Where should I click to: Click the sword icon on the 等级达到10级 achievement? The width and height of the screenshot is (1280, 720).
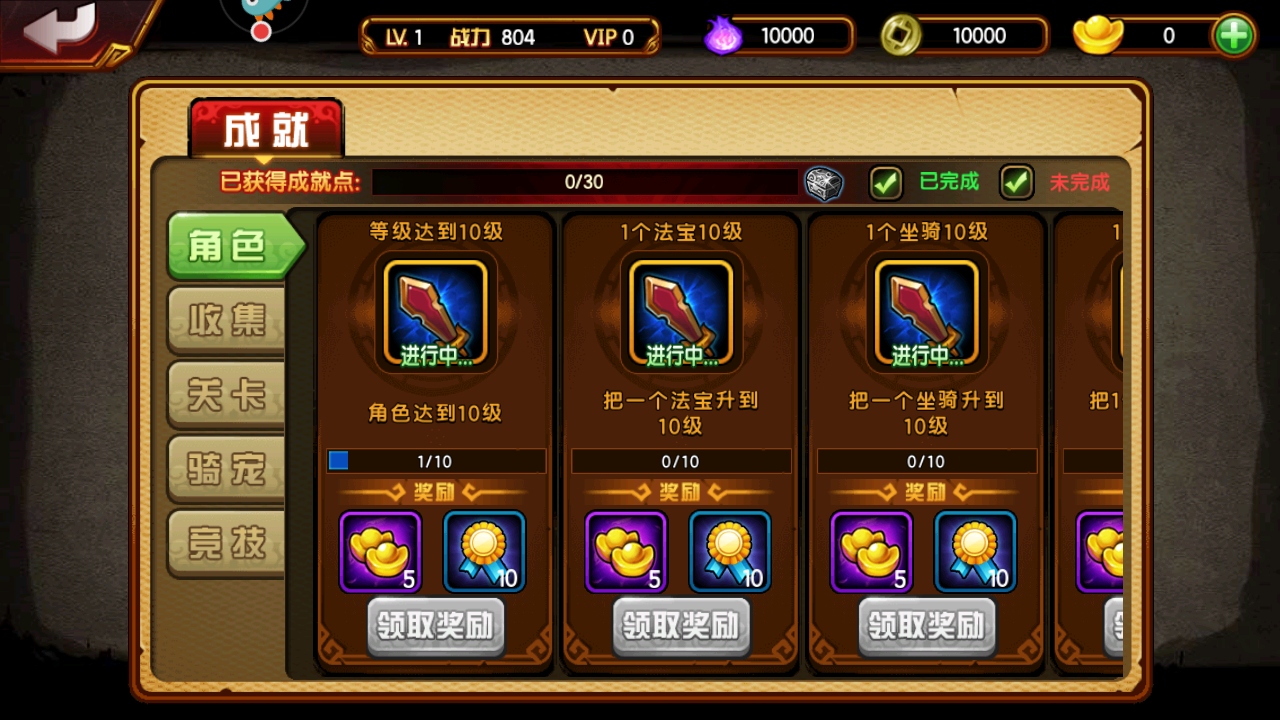[x=435, y=310]
